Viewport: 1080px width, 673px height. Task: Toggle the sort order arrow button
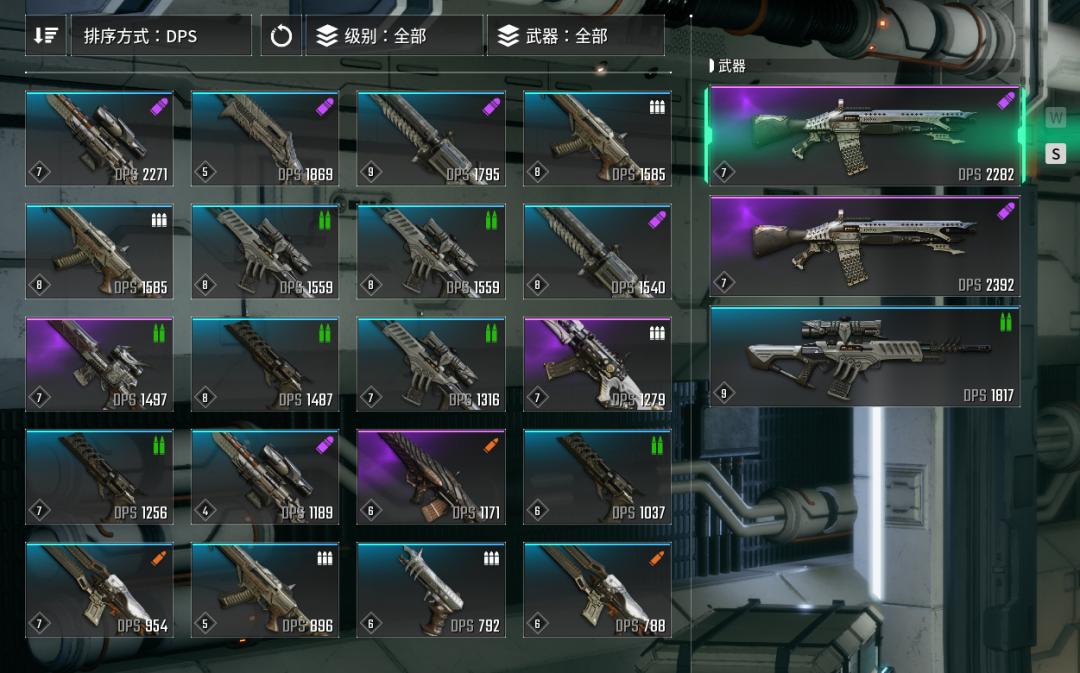click(46, 36)
